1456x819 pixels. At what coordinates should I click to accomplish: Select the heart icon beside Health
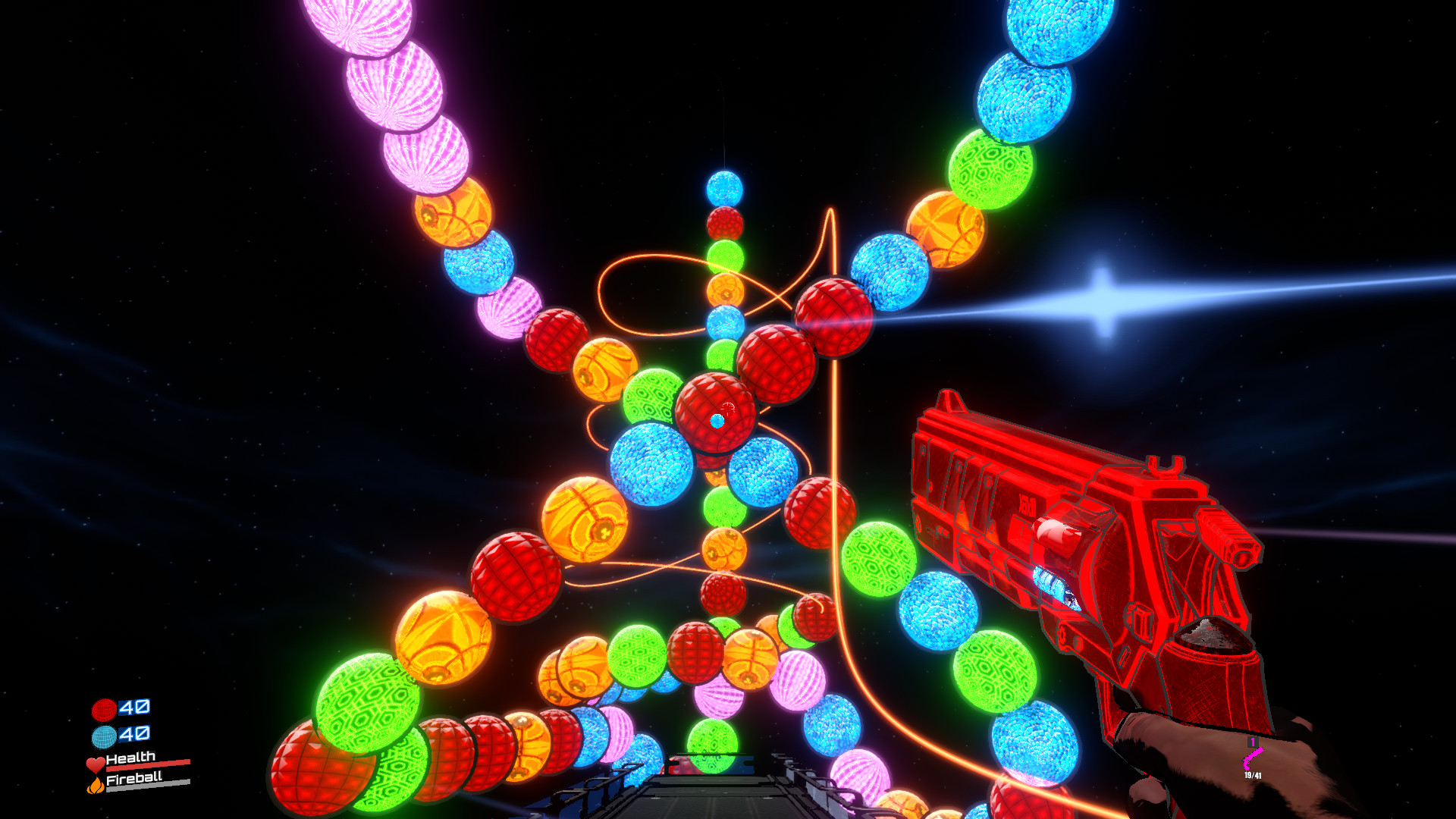96,765
